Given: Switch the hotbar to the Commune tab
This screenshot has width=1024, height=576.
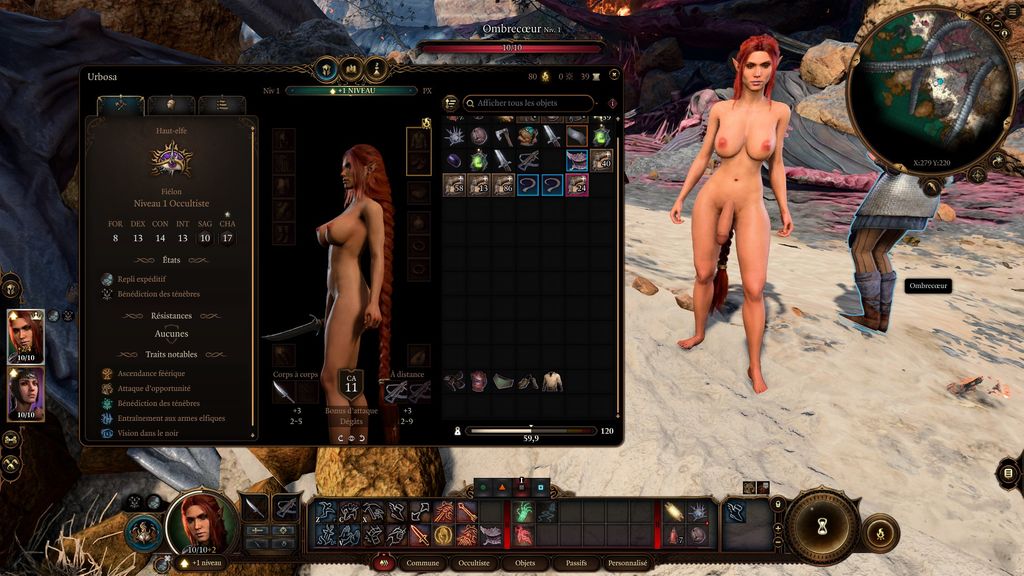Looking at the screenshot, I should [422, 563].
